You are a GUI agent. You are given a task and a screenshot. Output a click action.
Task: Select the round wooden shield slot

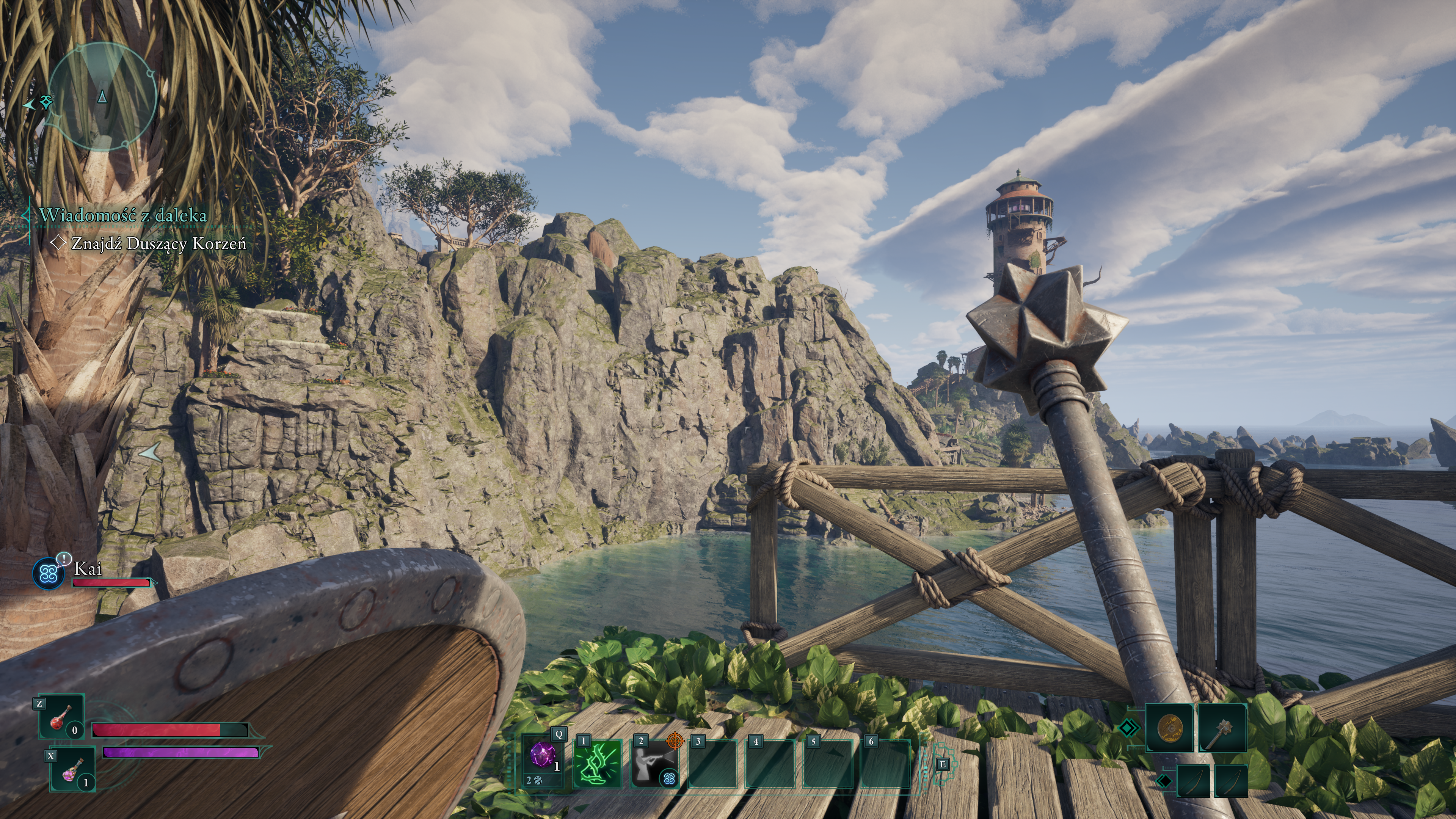[x=1169, y=728]
